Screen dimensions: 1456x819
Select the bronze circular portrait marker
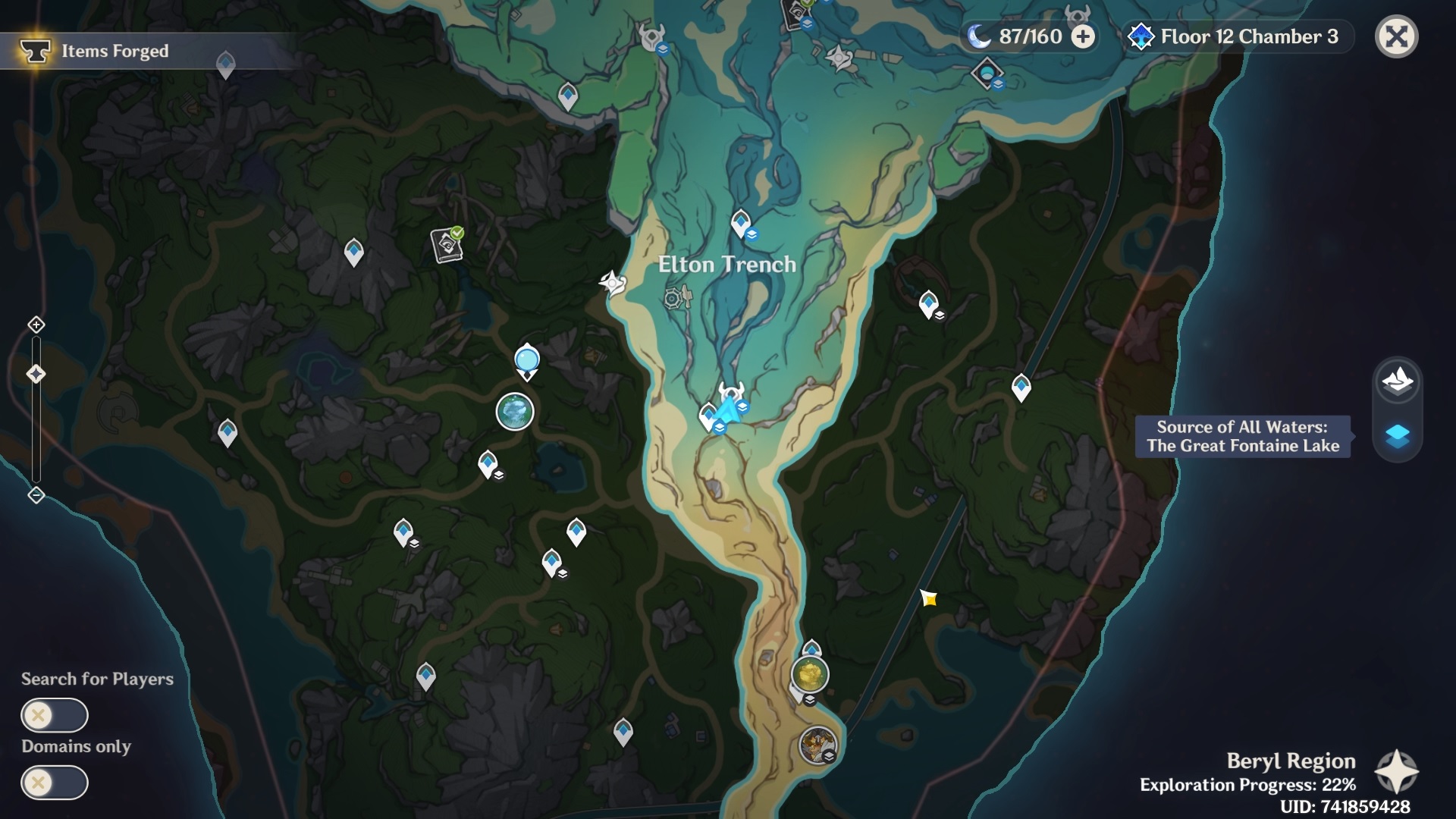[x=817, y=745]
